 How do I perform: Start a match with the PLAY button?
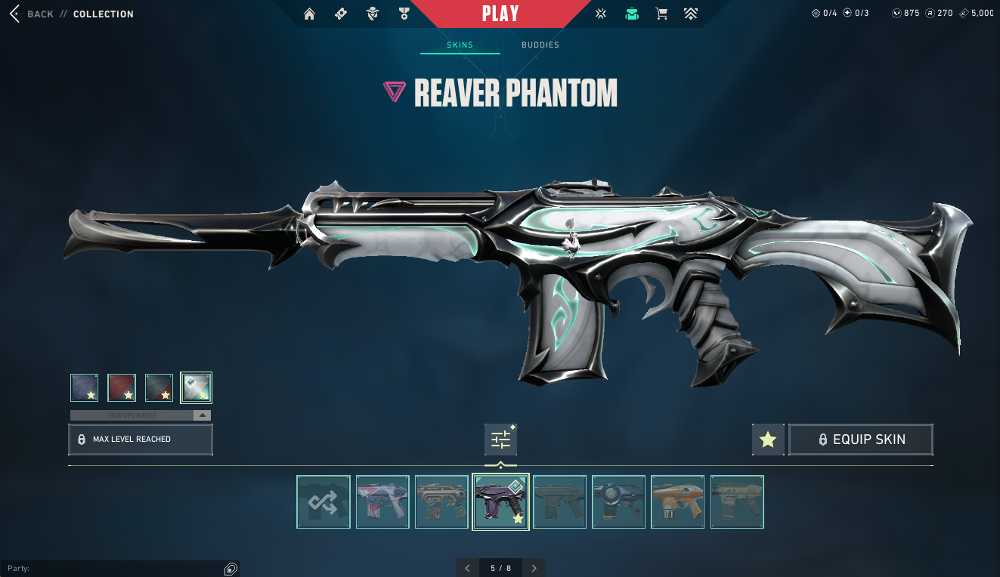500,14
